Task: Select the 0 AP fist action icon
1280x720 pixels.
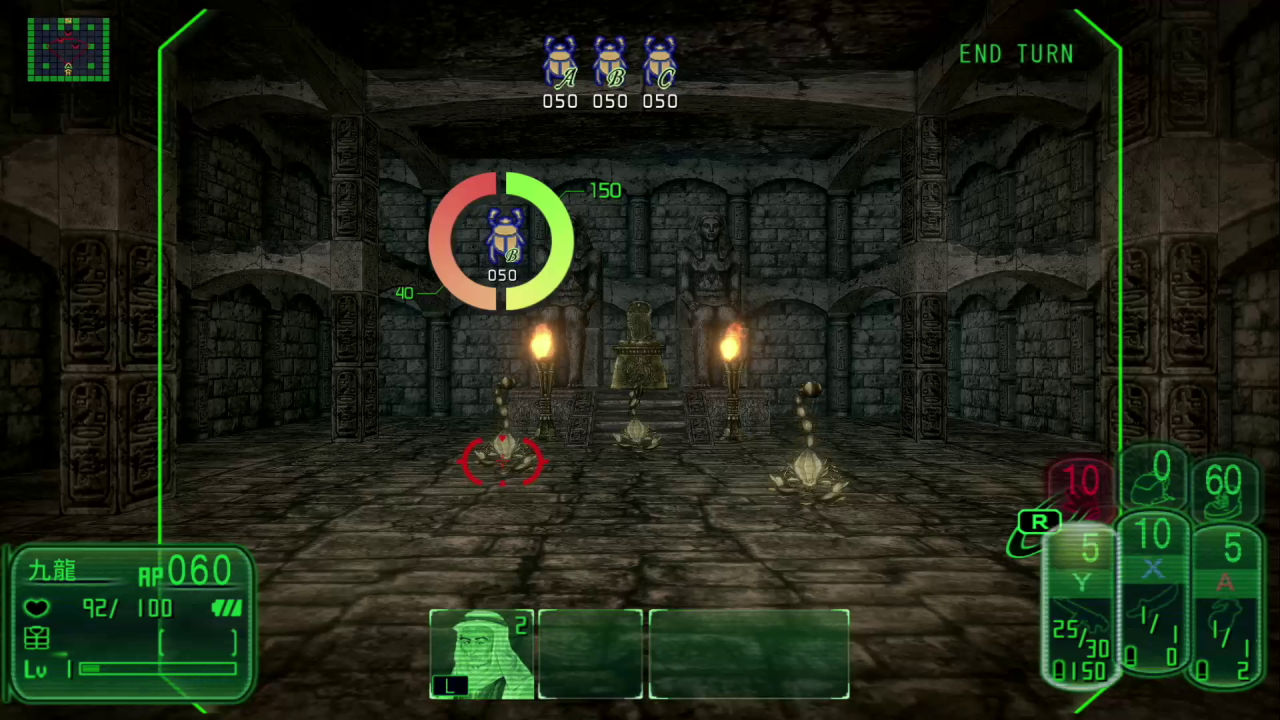Action: (1160, 481)
